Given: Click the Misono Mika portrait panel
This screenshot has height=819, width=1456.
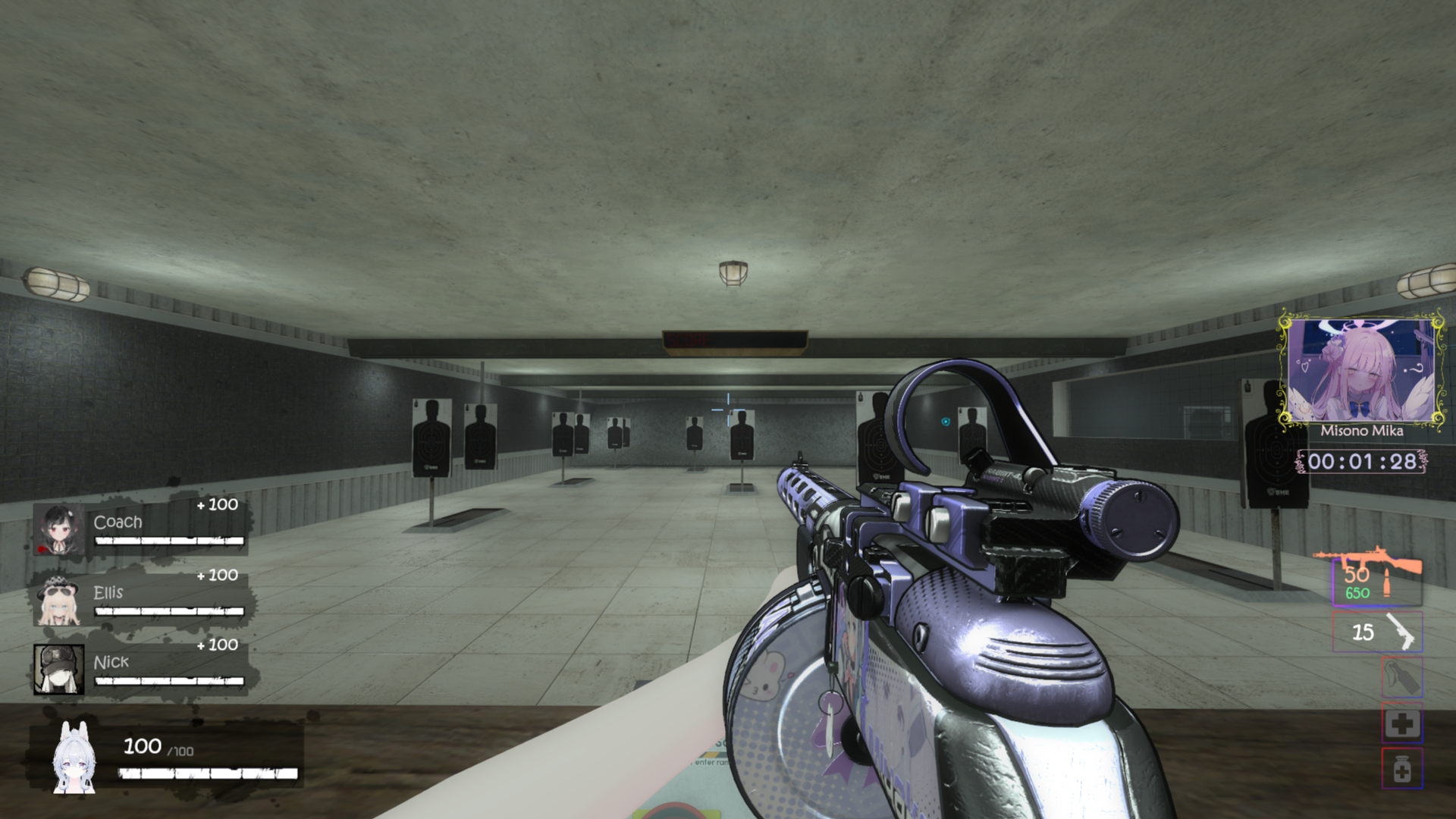Looking at the screenshot, I should 1361,371.
